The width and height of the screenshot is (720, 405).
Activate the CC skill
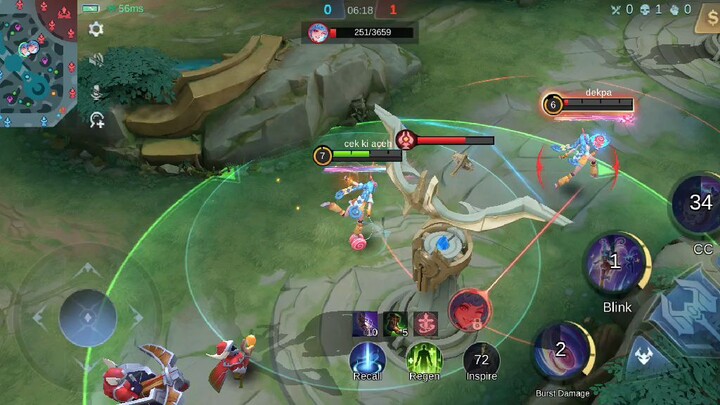700,206
